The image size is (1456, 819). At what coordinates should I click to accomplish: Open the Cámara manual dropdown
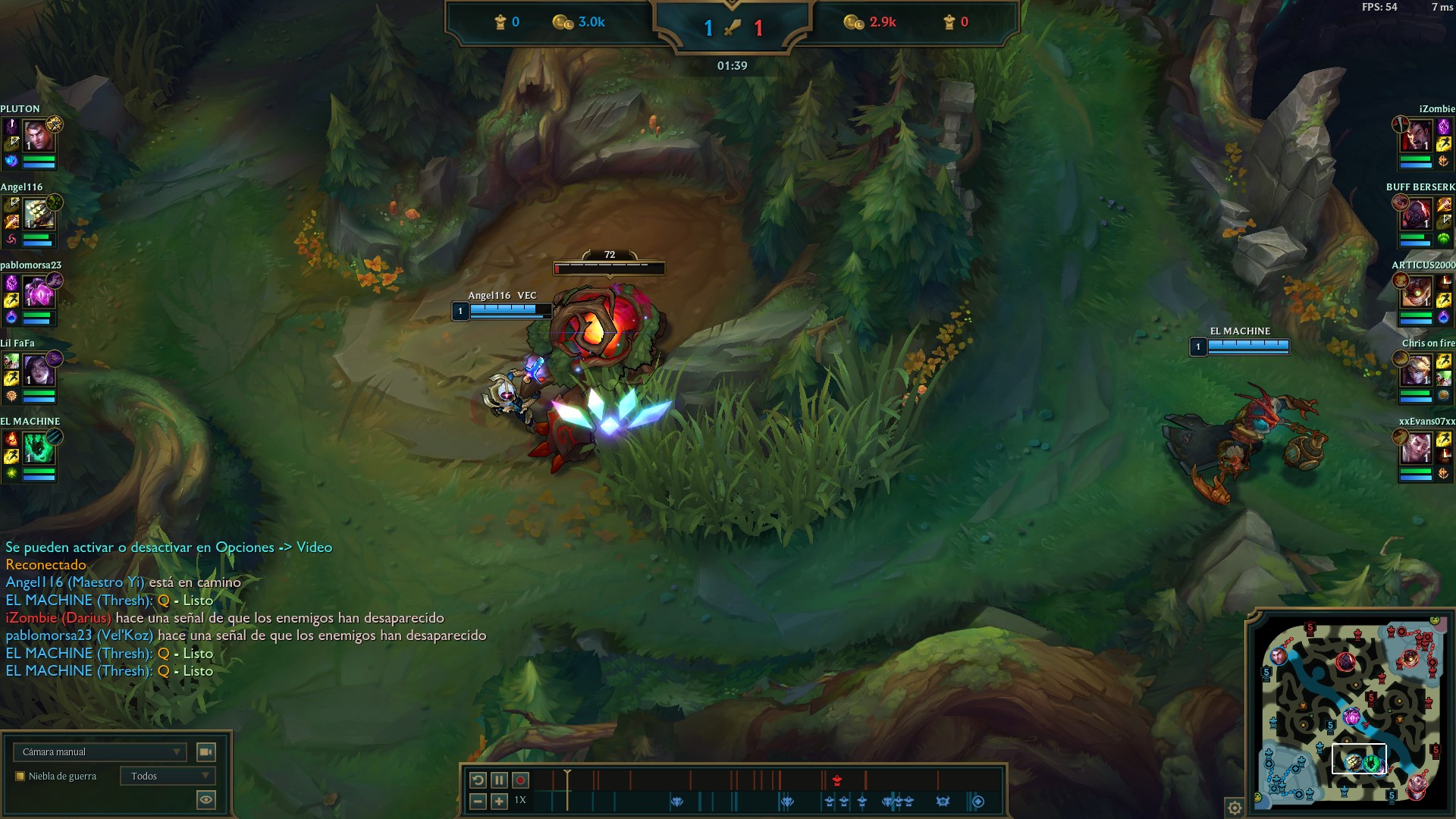click(x=99, y=752)
